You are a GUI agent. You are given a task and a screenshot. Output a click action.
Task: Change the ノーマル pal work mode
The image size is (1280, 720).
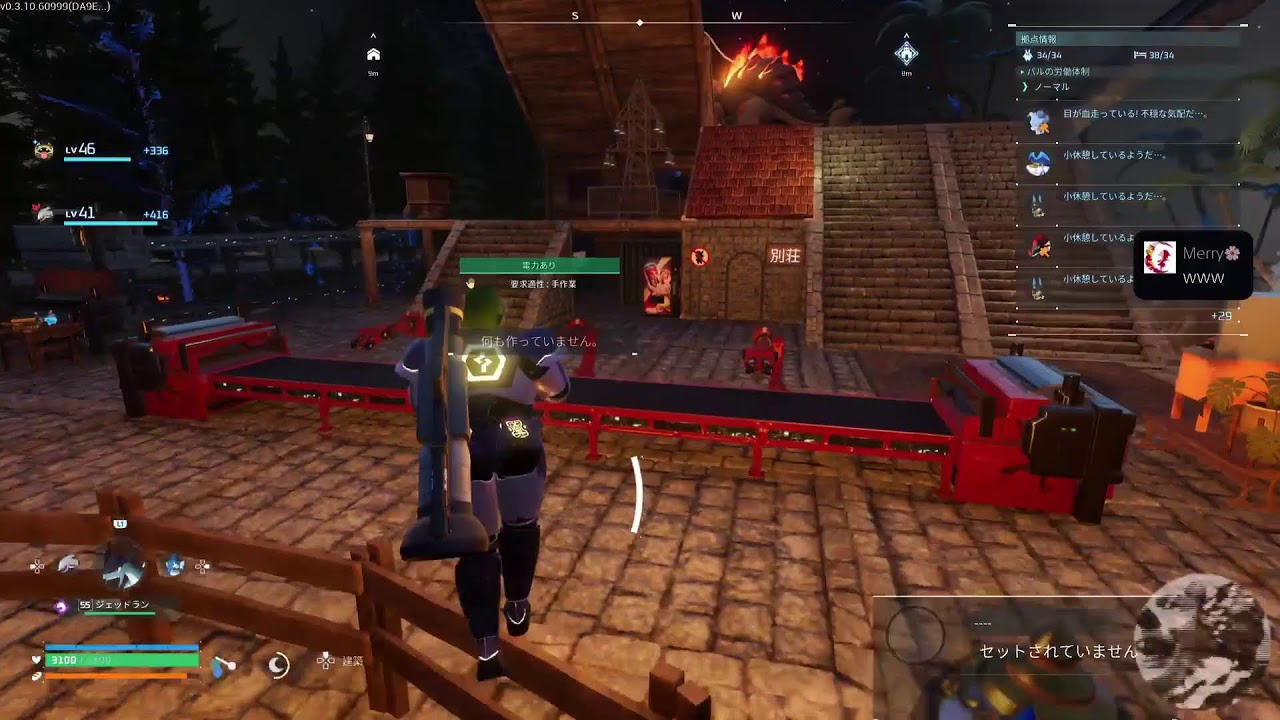pyautogui.click(x=1051, y=87)
